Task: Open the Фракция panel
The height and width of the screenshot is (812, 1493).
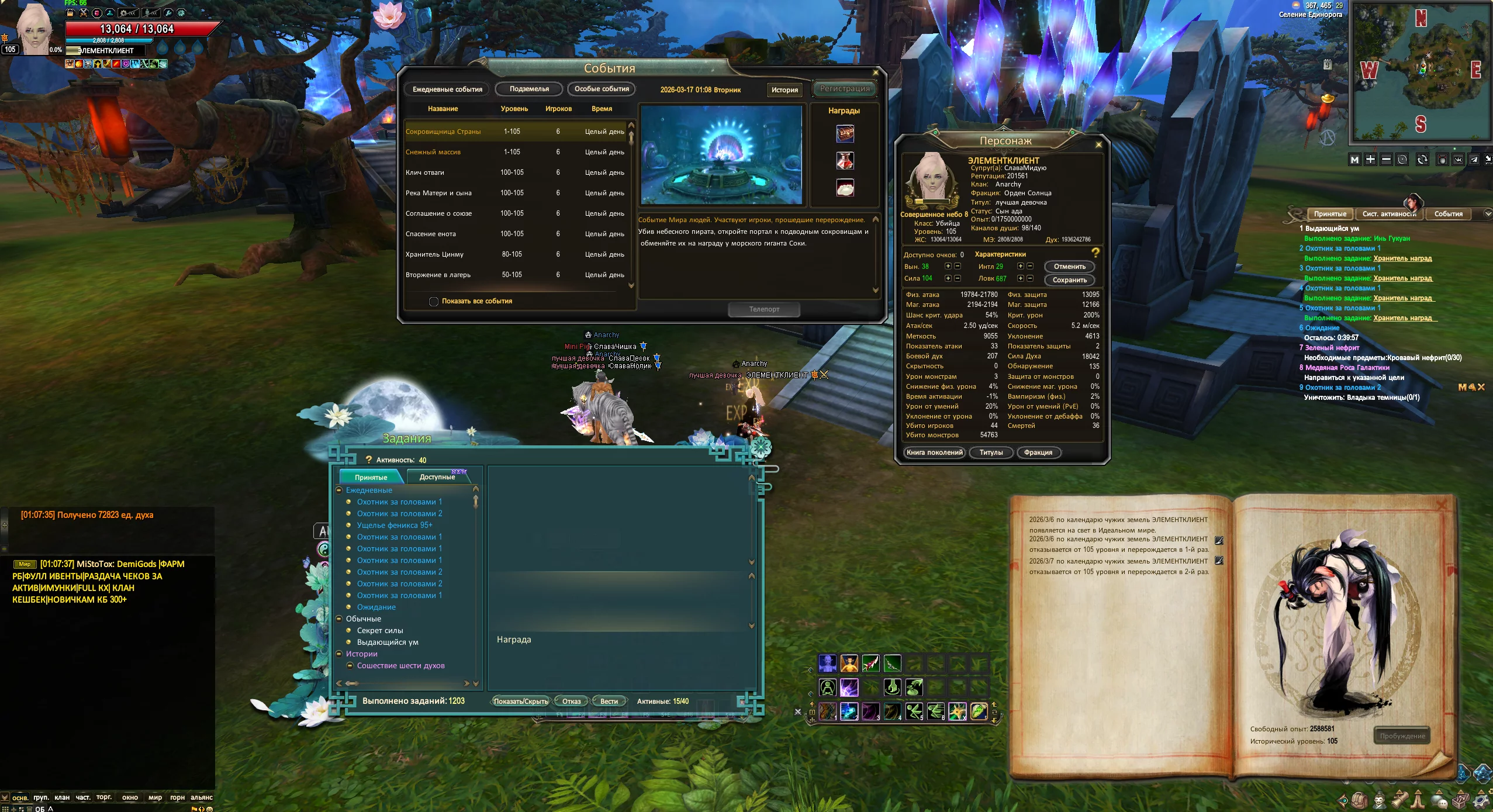Action: point(1038,452)
